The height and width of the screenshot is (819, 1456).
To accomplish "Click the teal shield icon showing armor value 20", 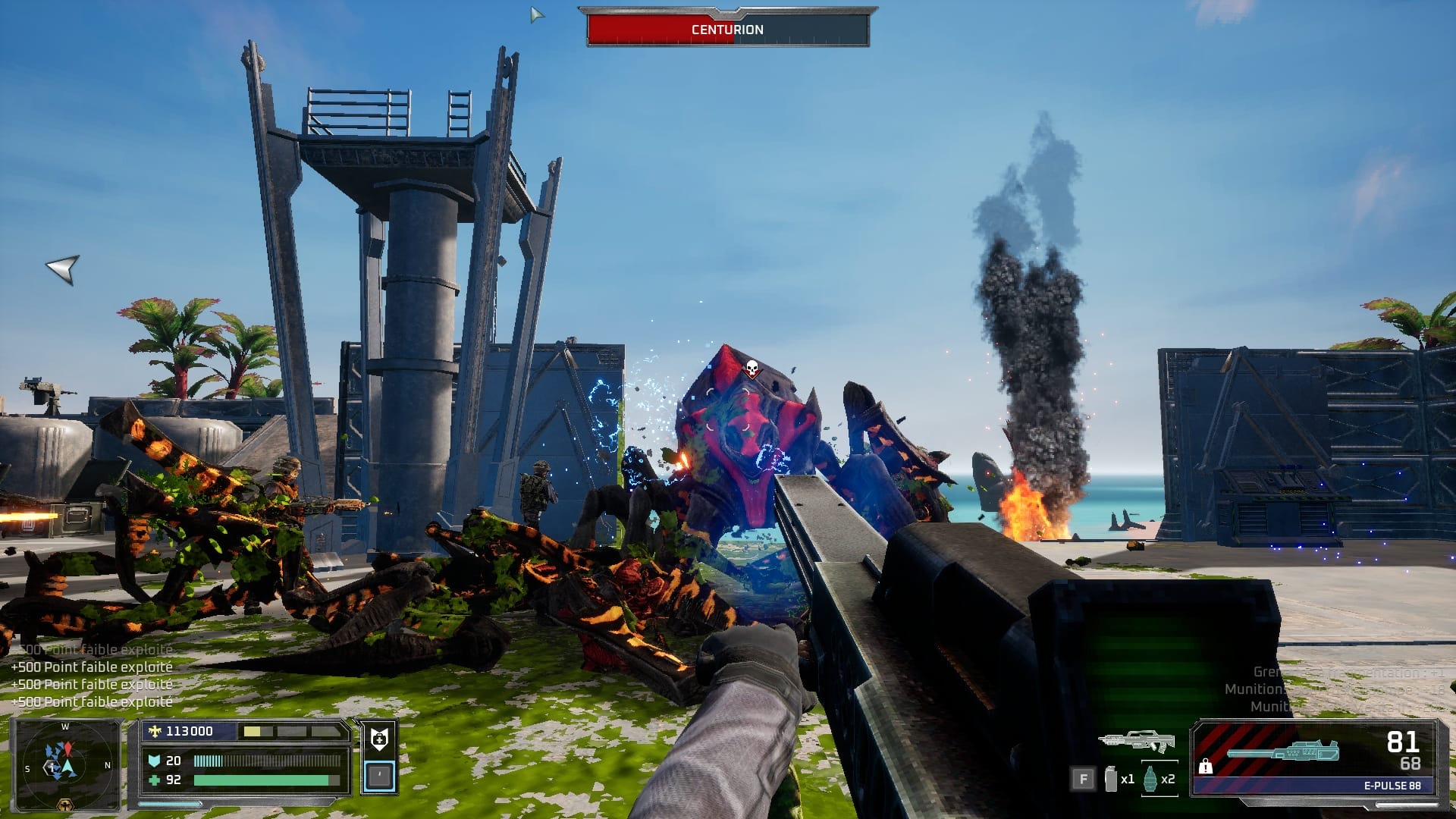I will click(155, 761).
